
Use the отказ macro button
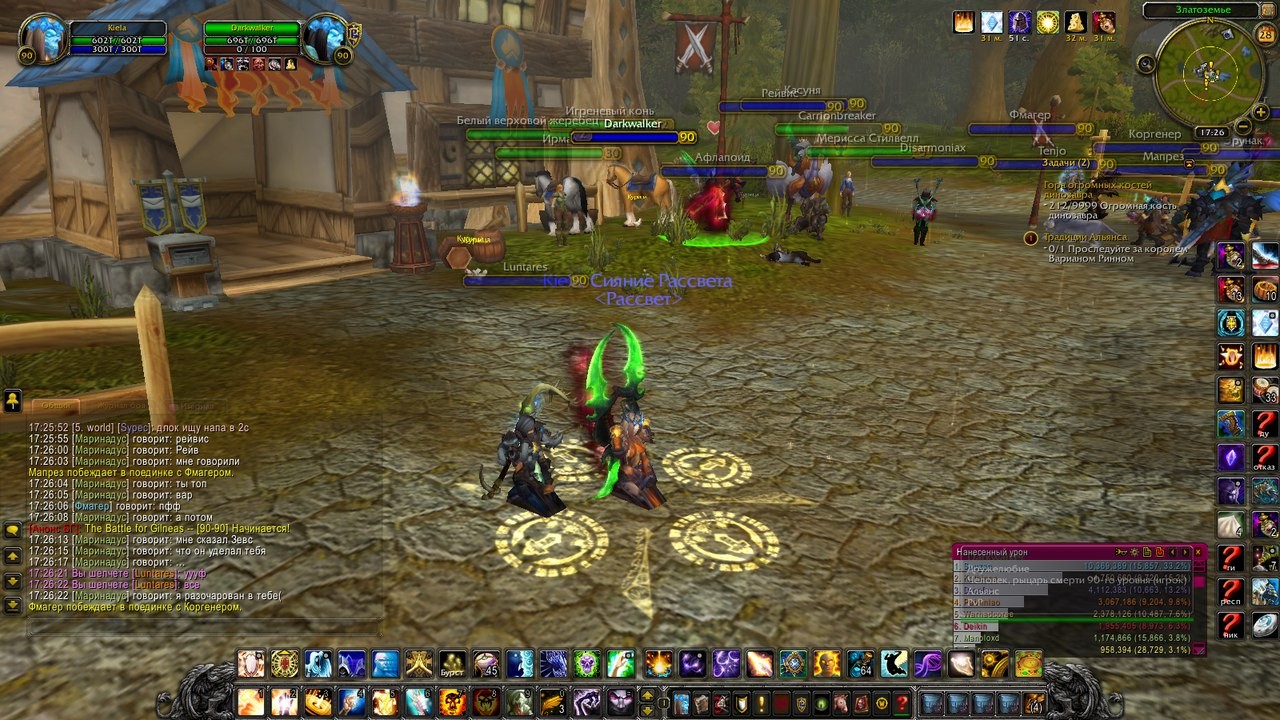(1265, 458)
